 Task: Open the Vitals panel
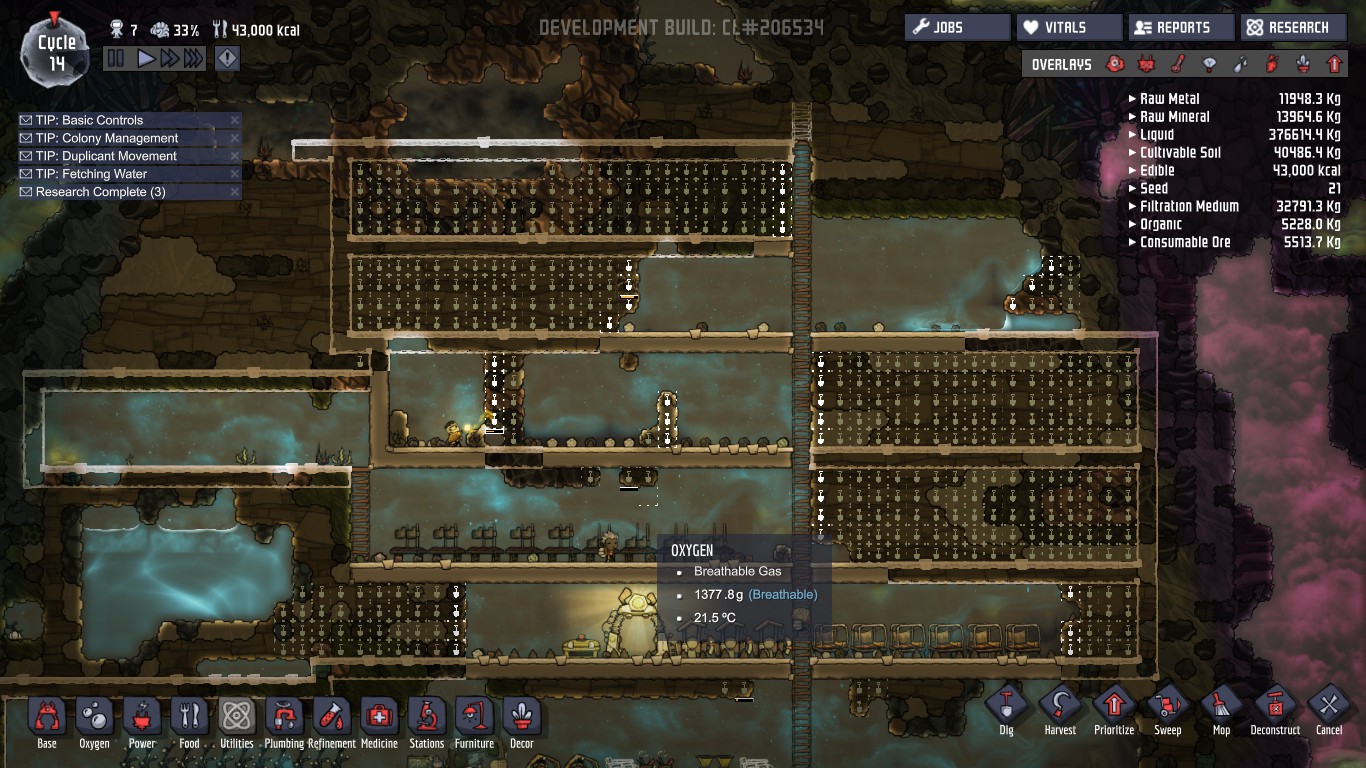pyautogui.click(x=1068, y=27)
